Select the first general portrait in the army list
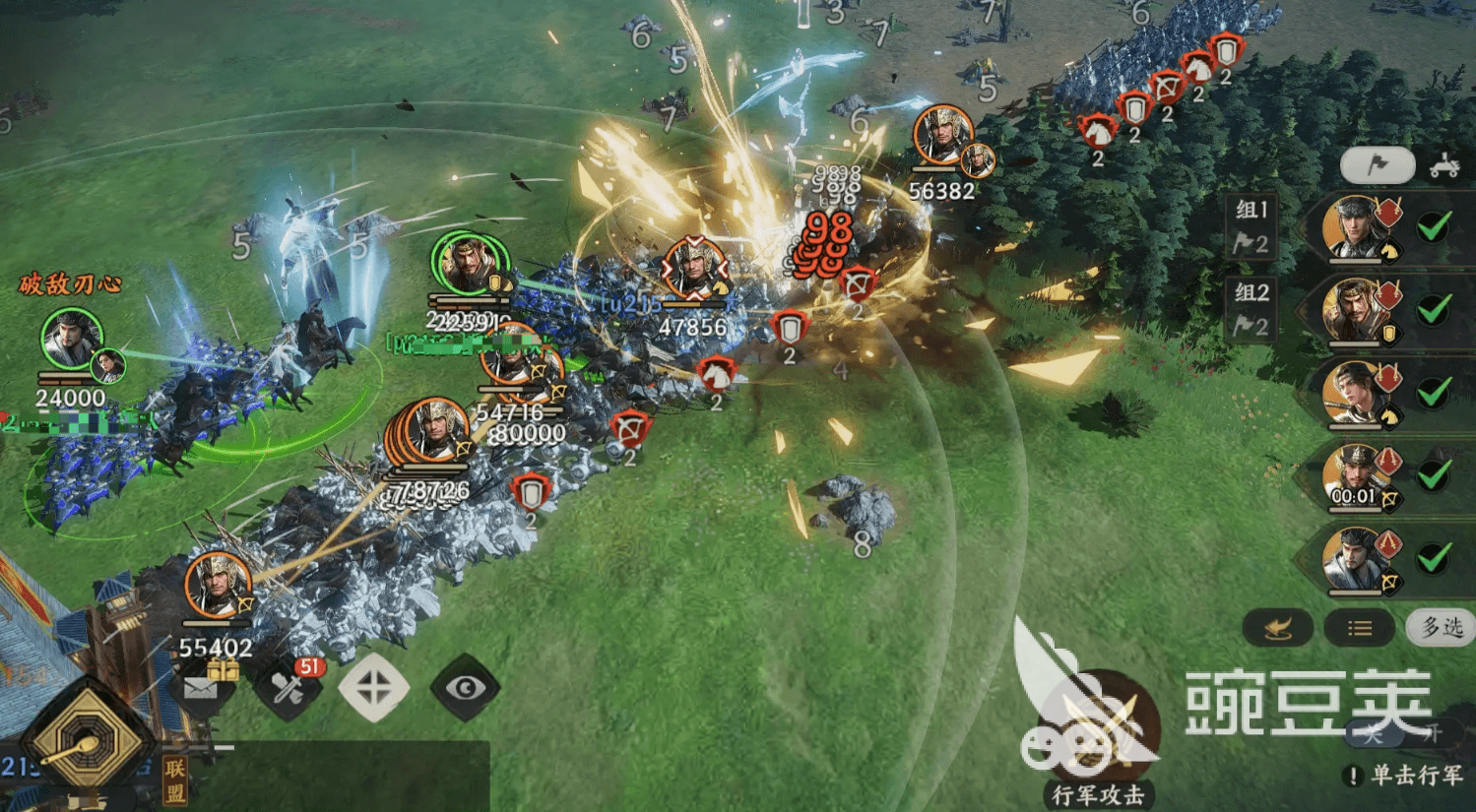The image size is (1476, 812). coord(1356,228)
